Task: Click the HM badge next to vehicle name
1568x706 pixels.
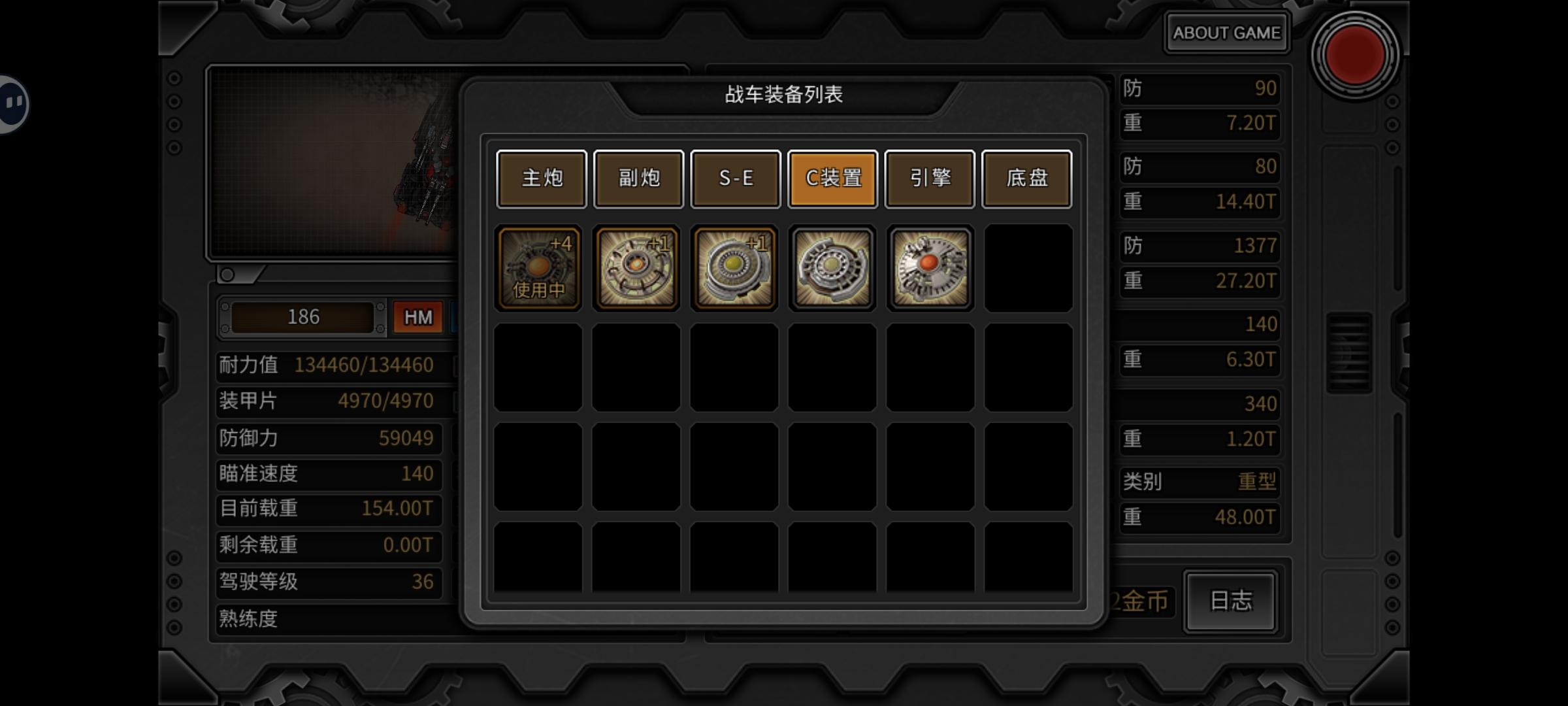Action: (417, 316)
